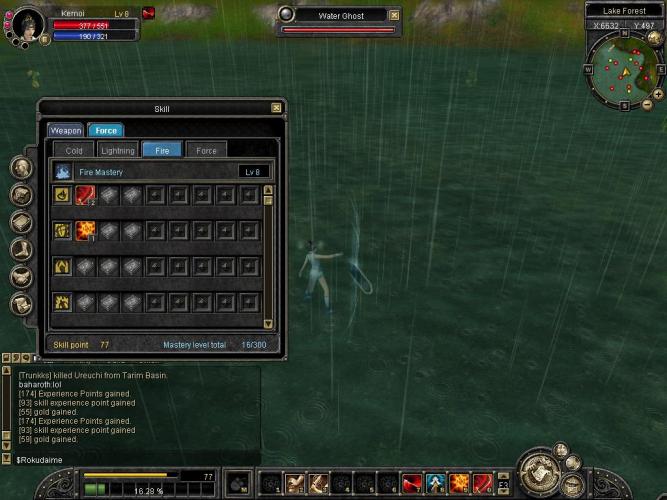
Task: Click Kemoi's character portrait
Action: (x=24, y=21)
